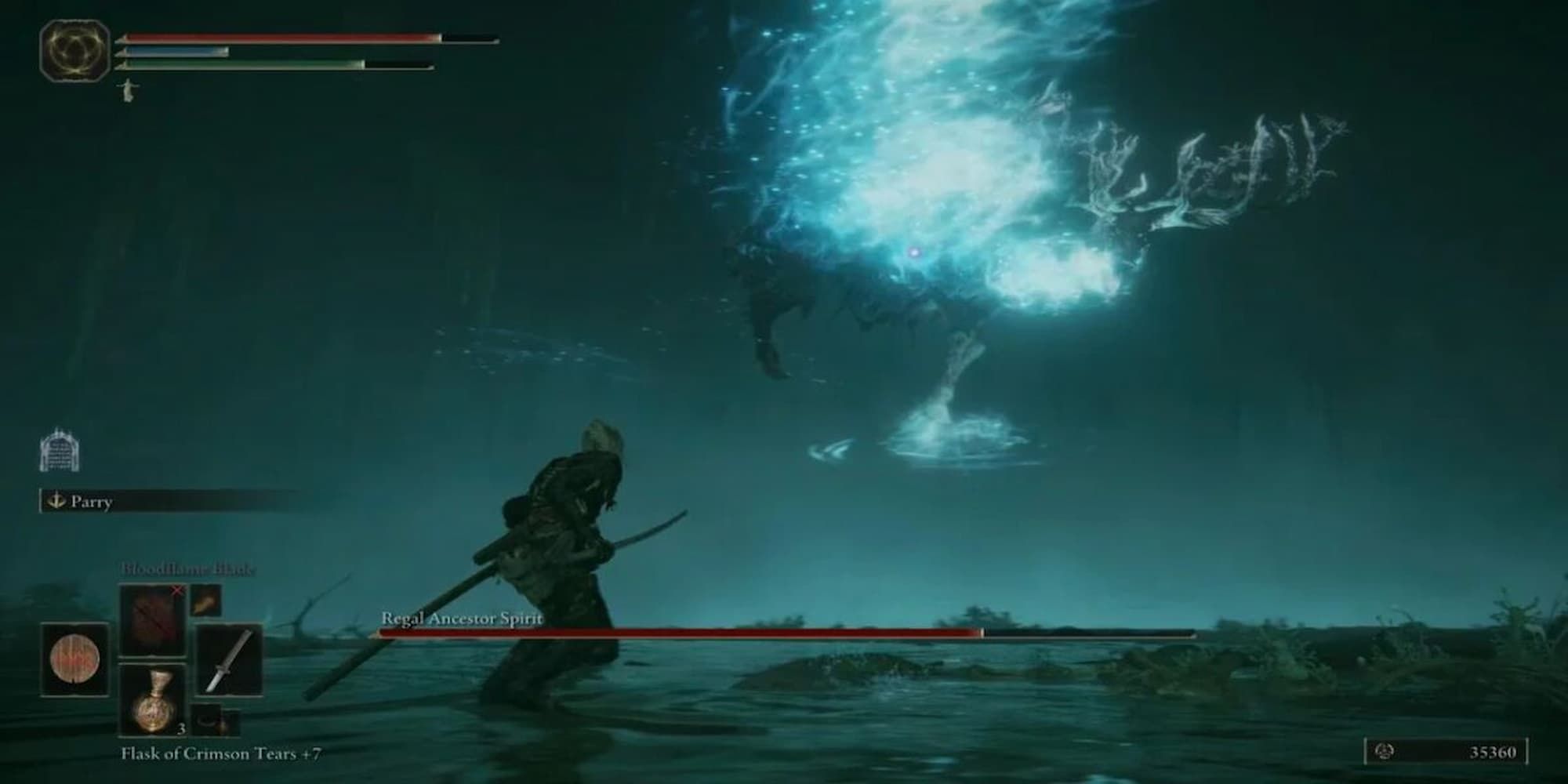Click the summon marker icon below the stamina bar
This screenshot has width=1568, height=784.
coord(128,91)
